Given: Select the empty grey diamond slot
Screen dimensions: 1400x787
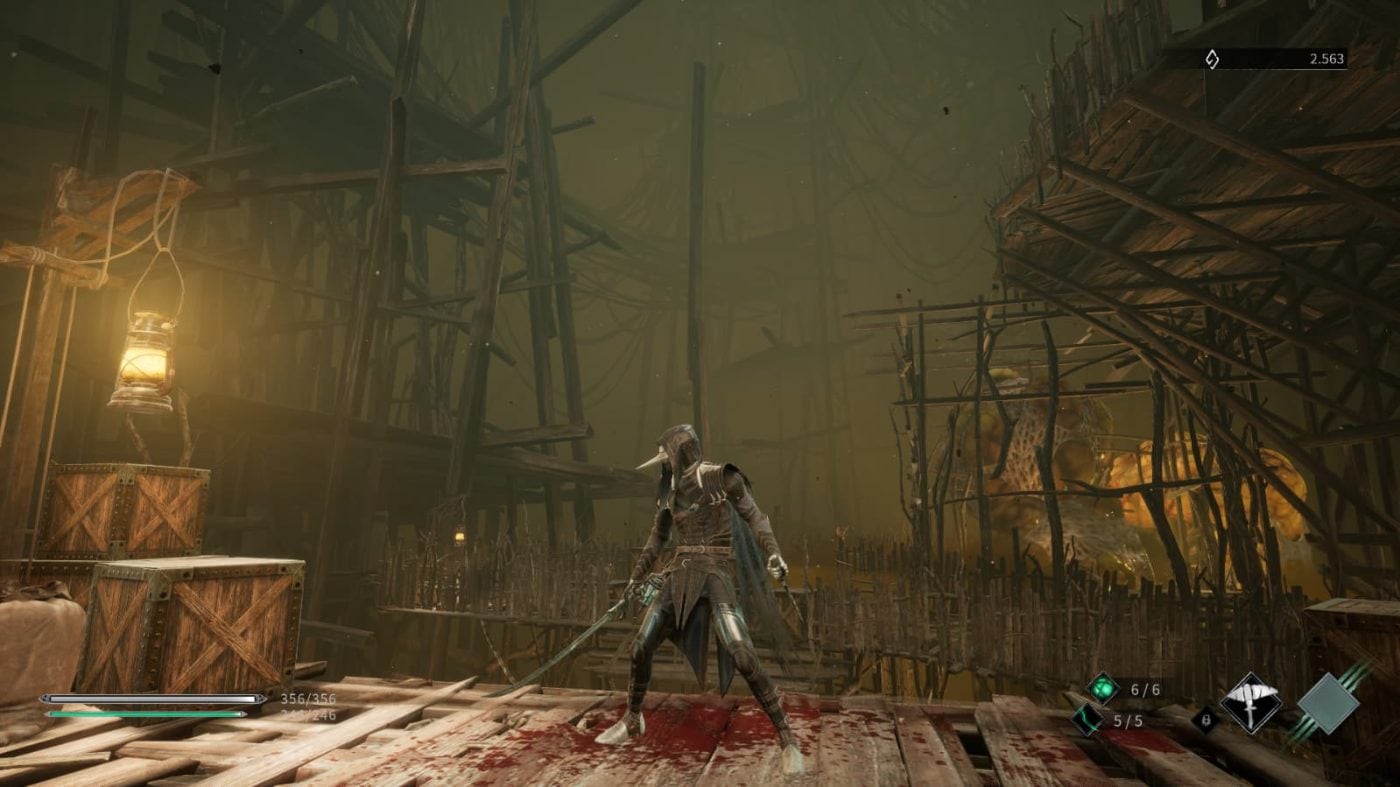Looking at the screenshot, I should [x=1327, y=702].
